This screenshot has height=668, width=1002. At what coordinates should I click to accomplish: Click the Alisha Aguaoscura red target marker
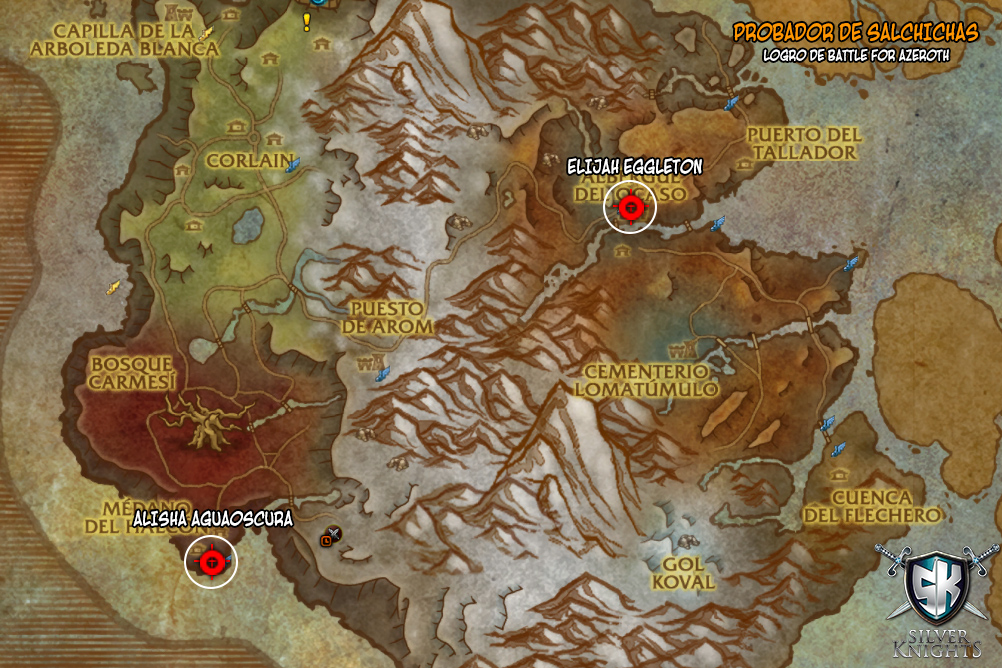(212, 563)
